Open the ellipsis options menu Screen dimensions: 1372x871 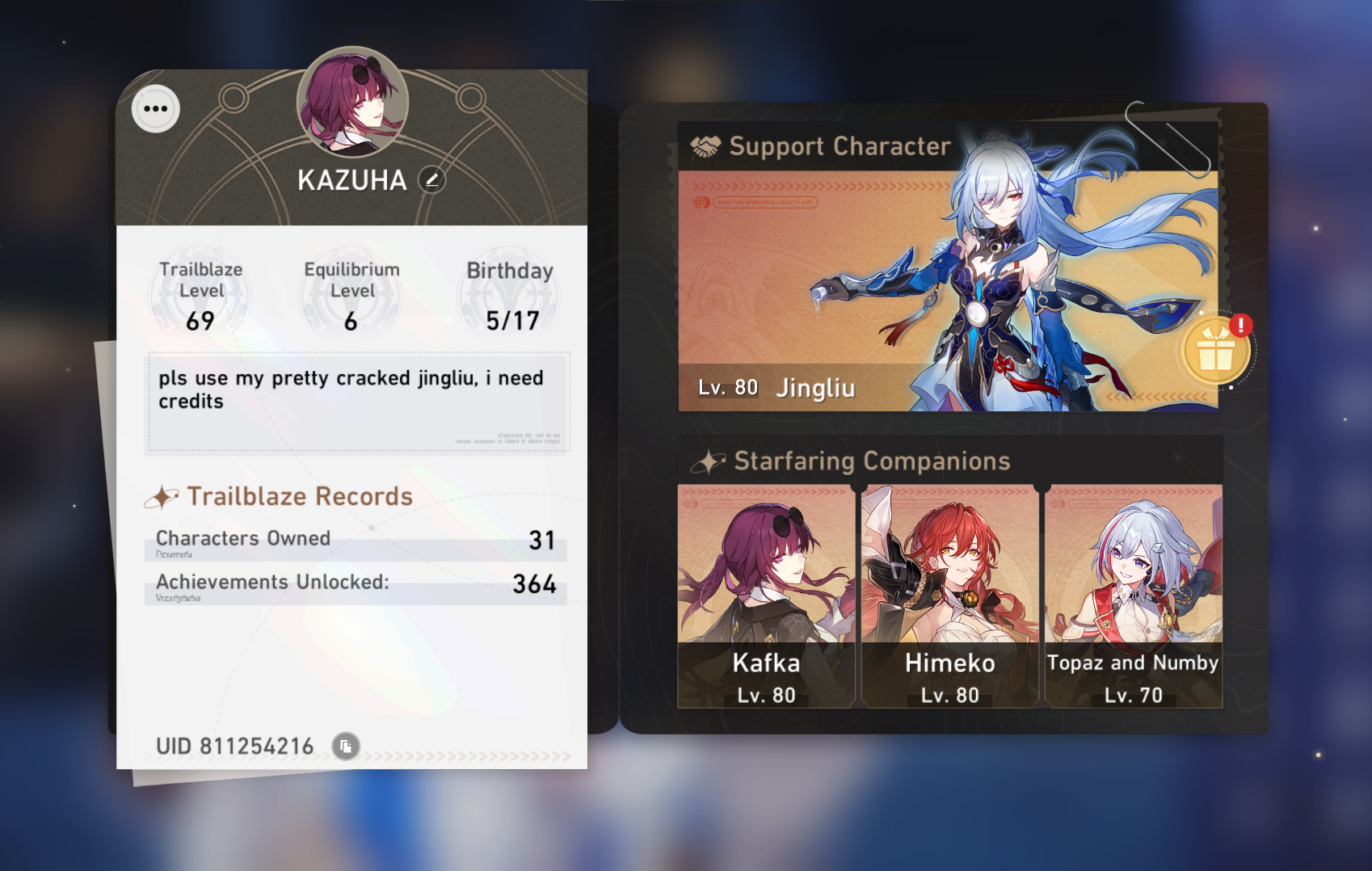tap(155, 109)
